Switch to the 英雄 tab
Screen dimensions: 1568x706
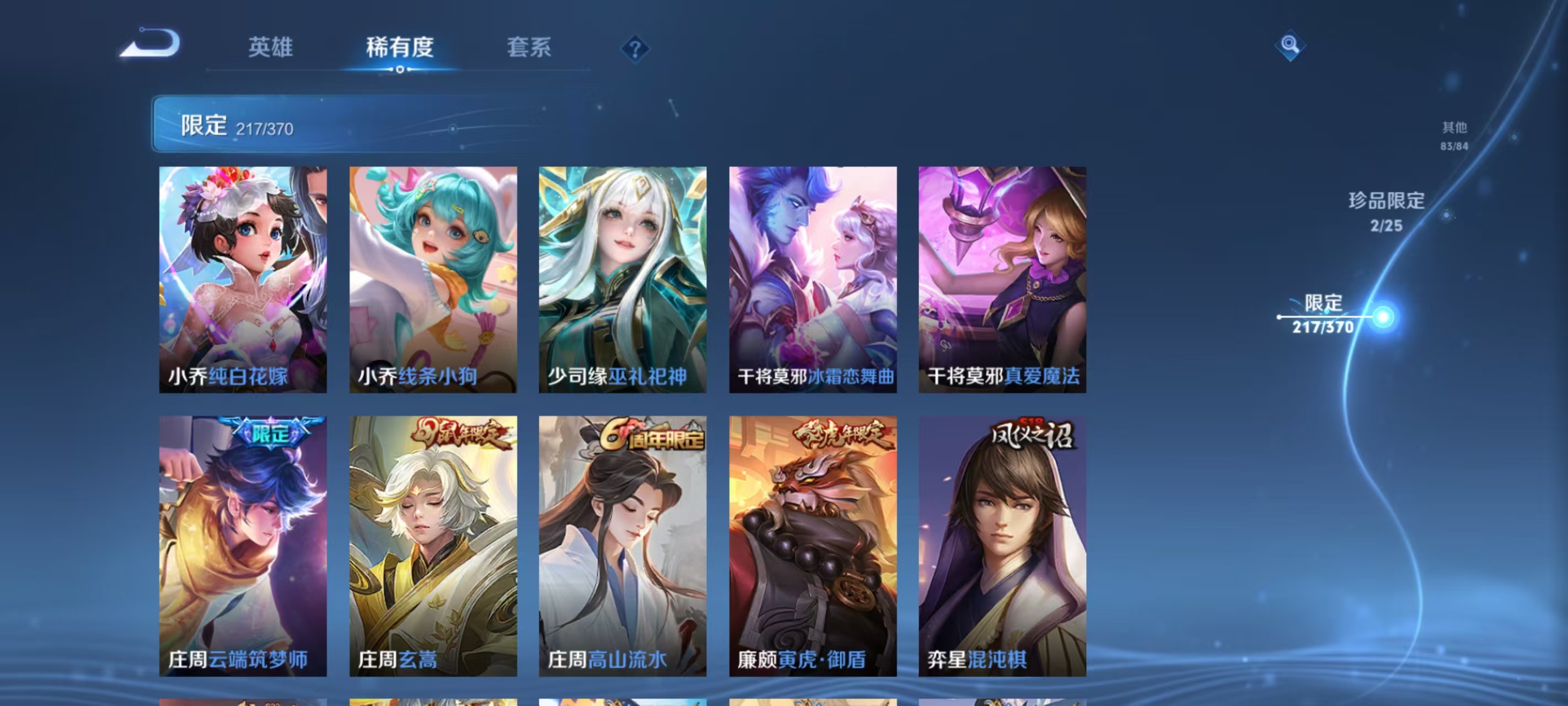pyautogui.click(x=270, y=49)
